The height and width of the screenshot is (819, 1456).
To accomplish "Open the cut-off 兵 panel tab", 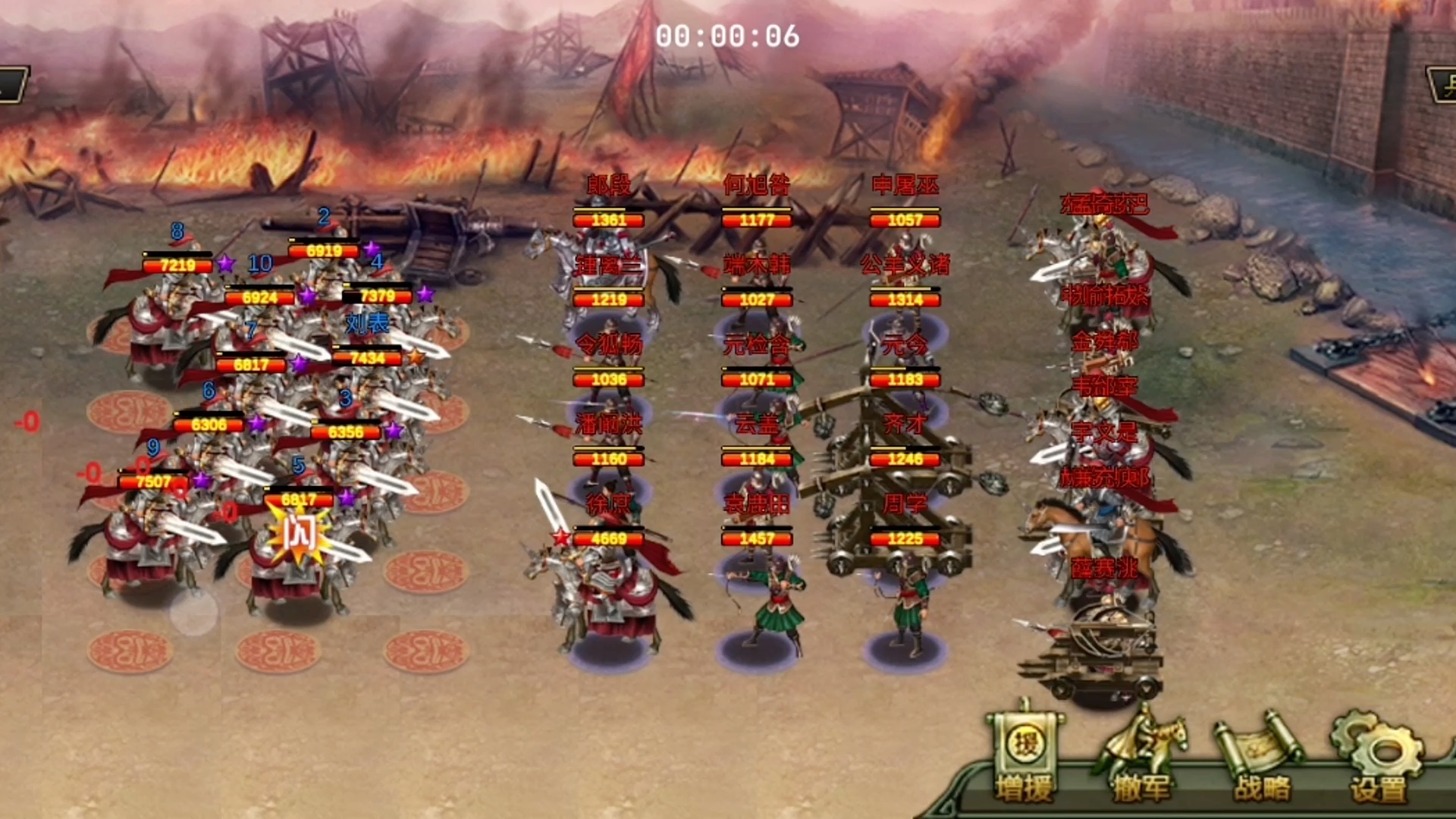I will tap(1443, 85).
